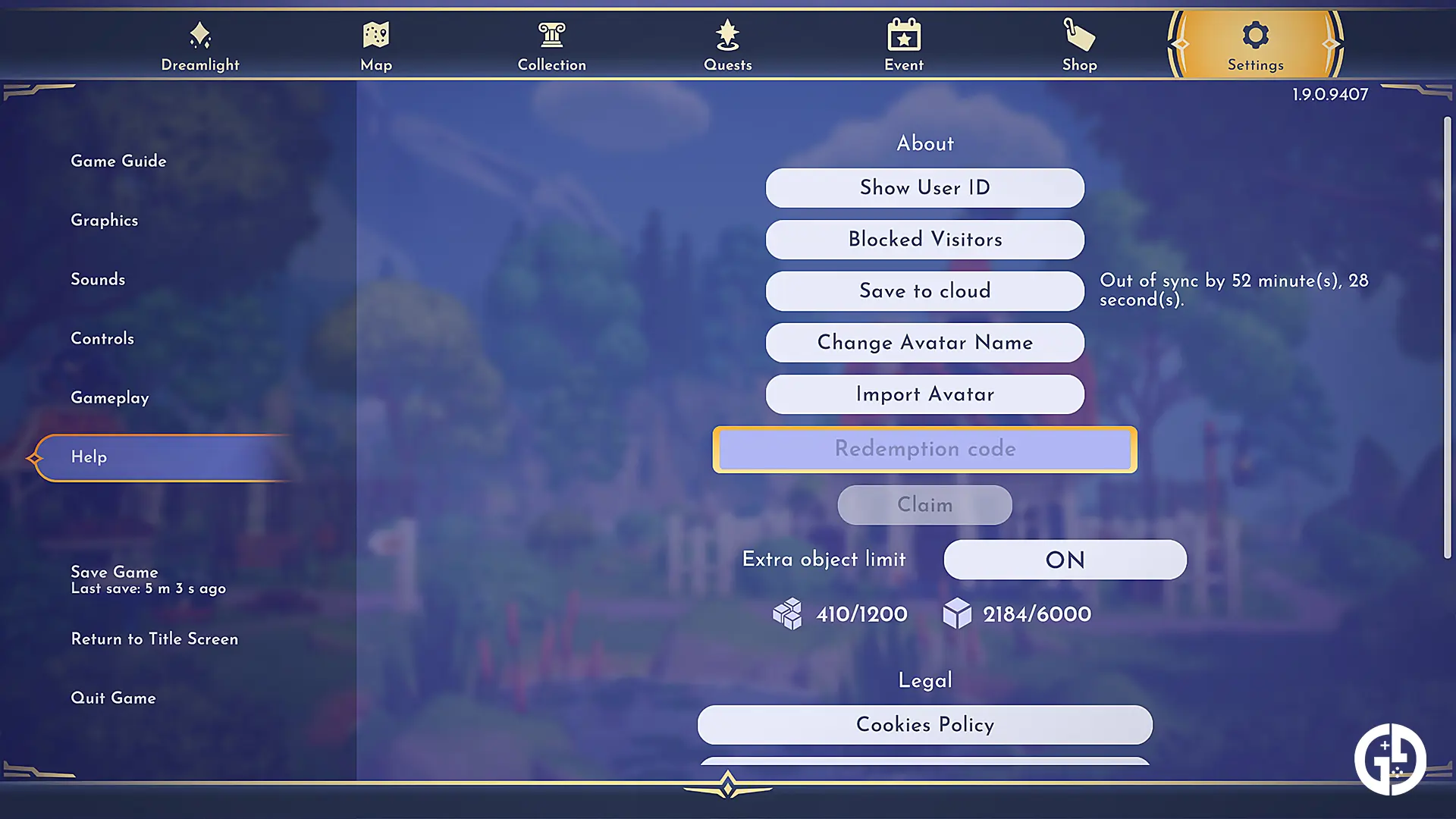Open the Sounds settings section
Image resolution: width=1456 pixels, height=819 pixels.
[98, 279]
